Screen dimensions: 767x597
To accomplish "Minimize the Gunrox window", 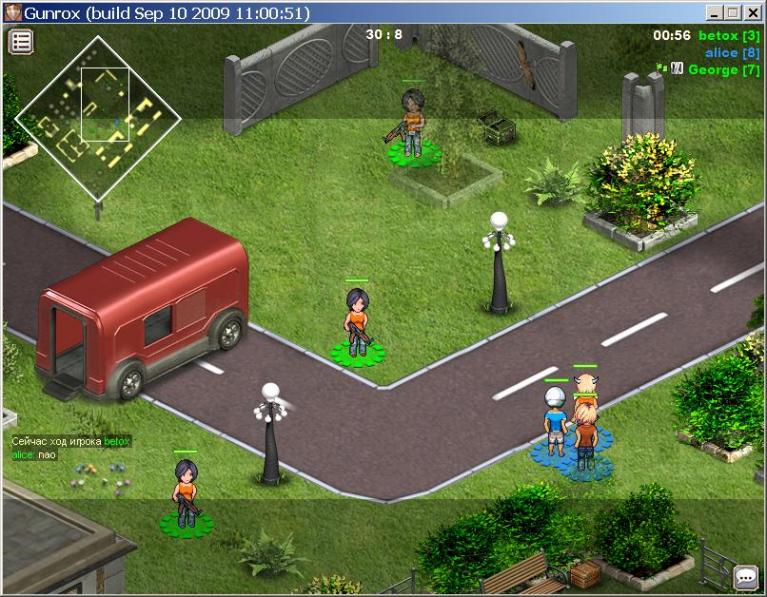I will [x=715, y=13].
